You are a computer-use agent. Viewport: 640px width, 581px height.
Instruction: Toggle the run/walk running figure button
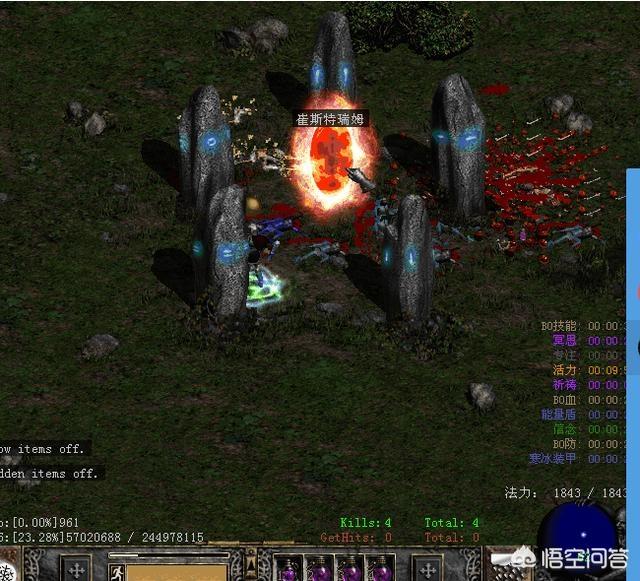116,572
